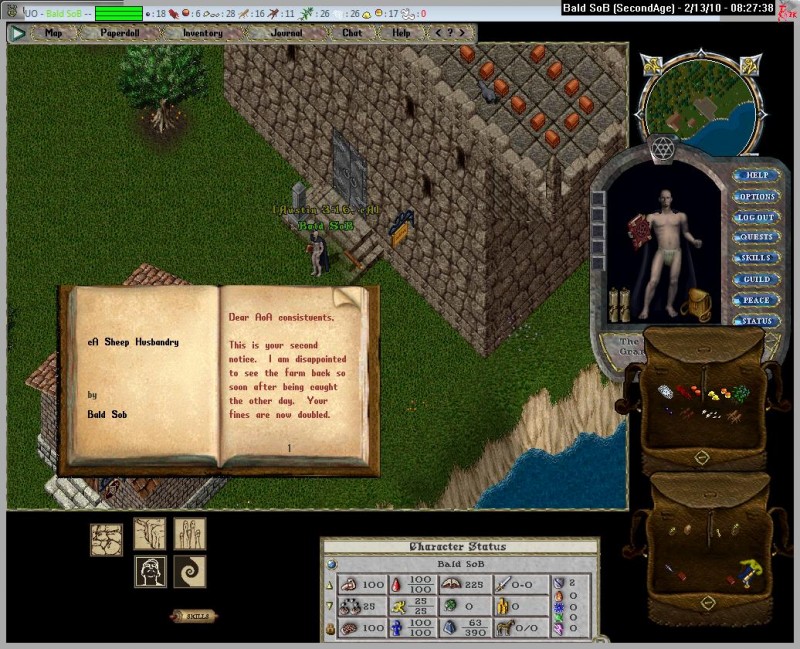Image resolution: width=800 pixels, height=649 pixels.
Task: Open OPTIONS from the paperdoll
Action: [756, 196]
